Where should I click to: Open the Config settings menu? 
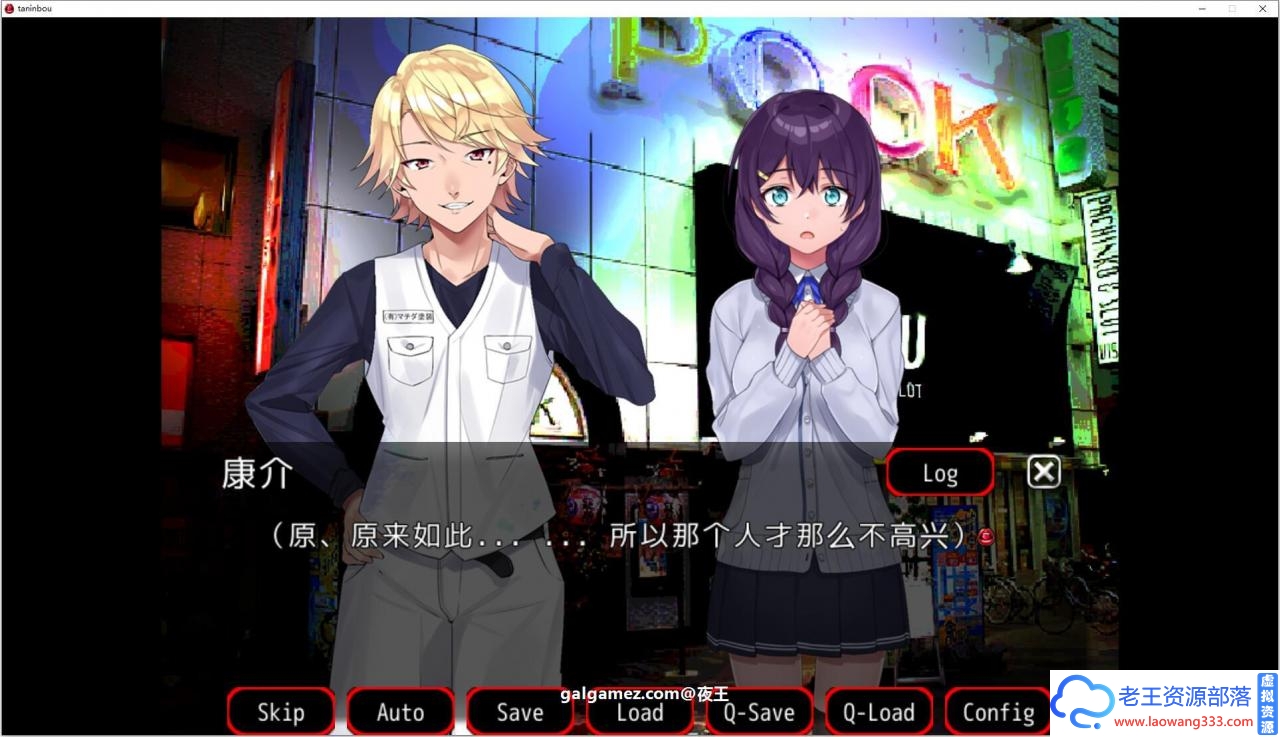pyautogui.click(x=997, y=712)
